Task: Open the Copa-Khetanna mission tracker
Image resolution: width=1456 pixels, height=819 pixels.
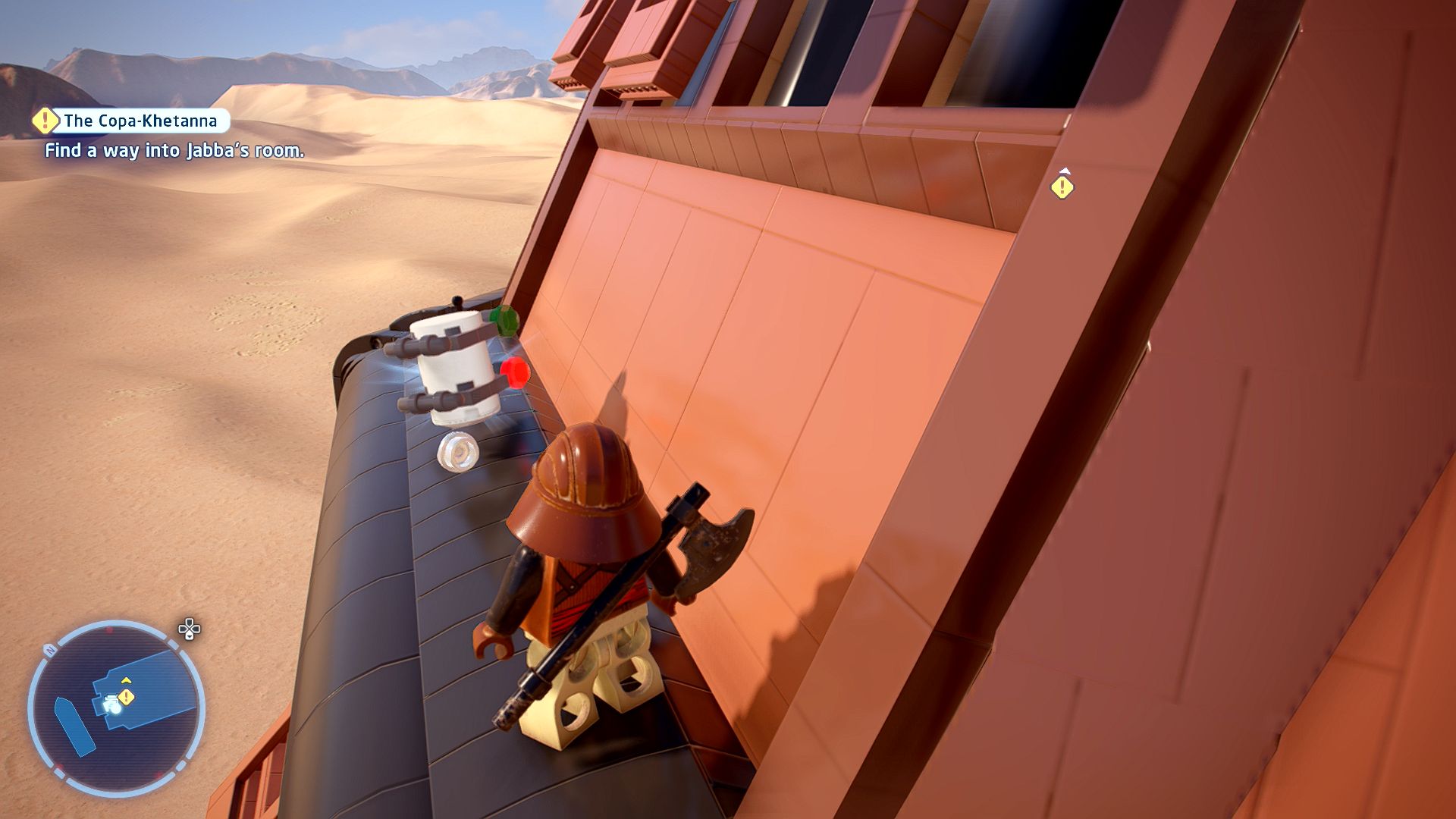Action: (141, 121)
